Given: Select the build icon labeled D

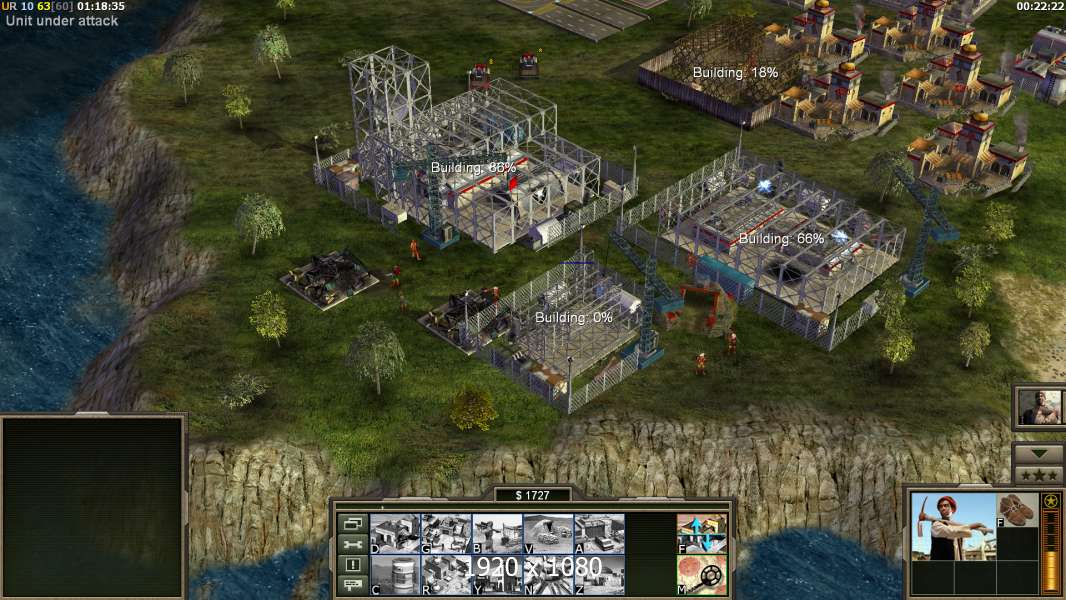Looking at the screenshot, I should click(x=395, y=533).
